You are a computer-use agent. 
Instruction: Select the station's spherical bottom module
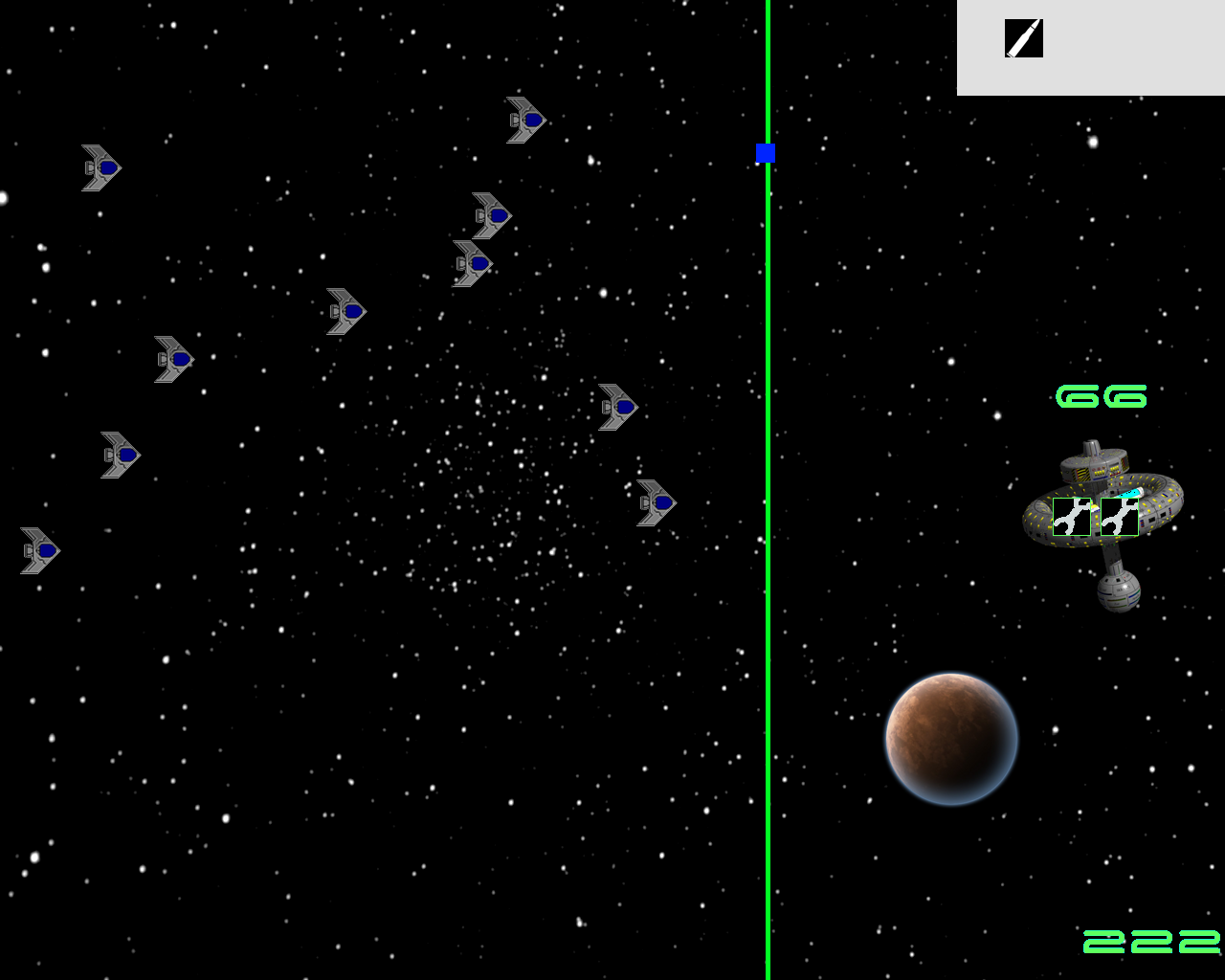(1120, 591)
